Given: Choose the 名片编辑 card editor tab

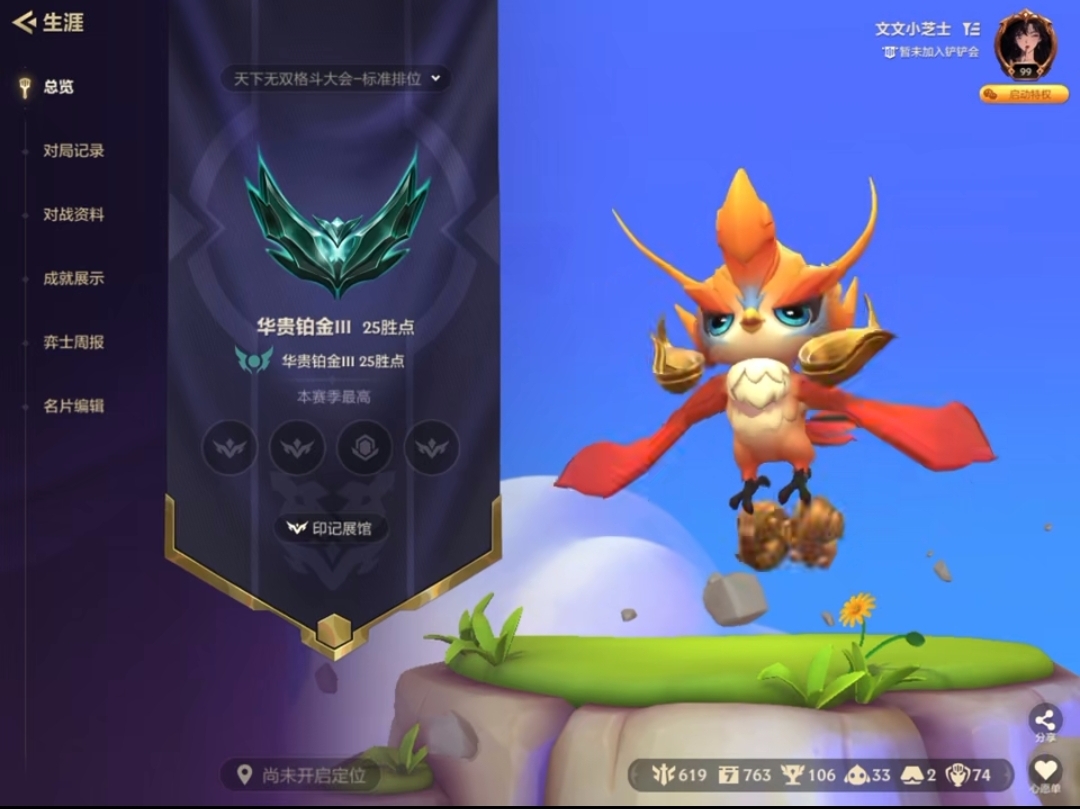Looking at the screenshot, I should 73,406.
